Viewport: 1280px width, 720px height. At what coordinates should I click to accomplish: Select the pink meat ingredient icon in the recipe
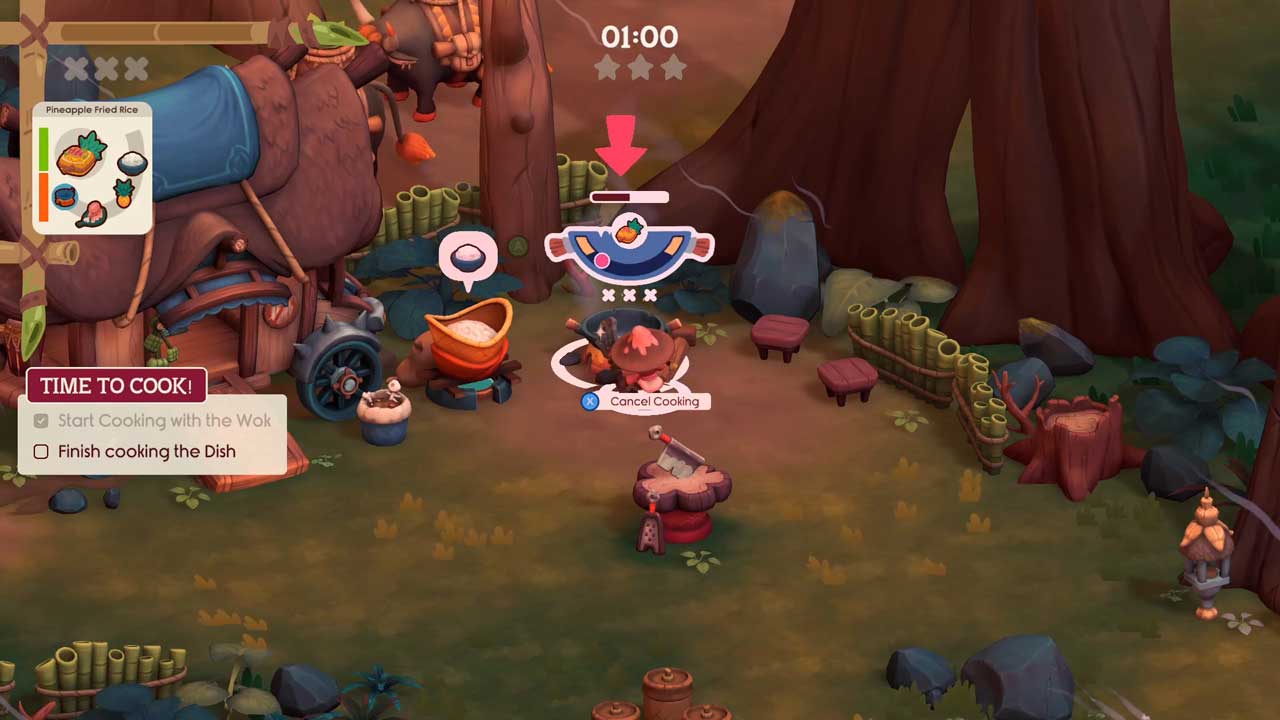92,214
